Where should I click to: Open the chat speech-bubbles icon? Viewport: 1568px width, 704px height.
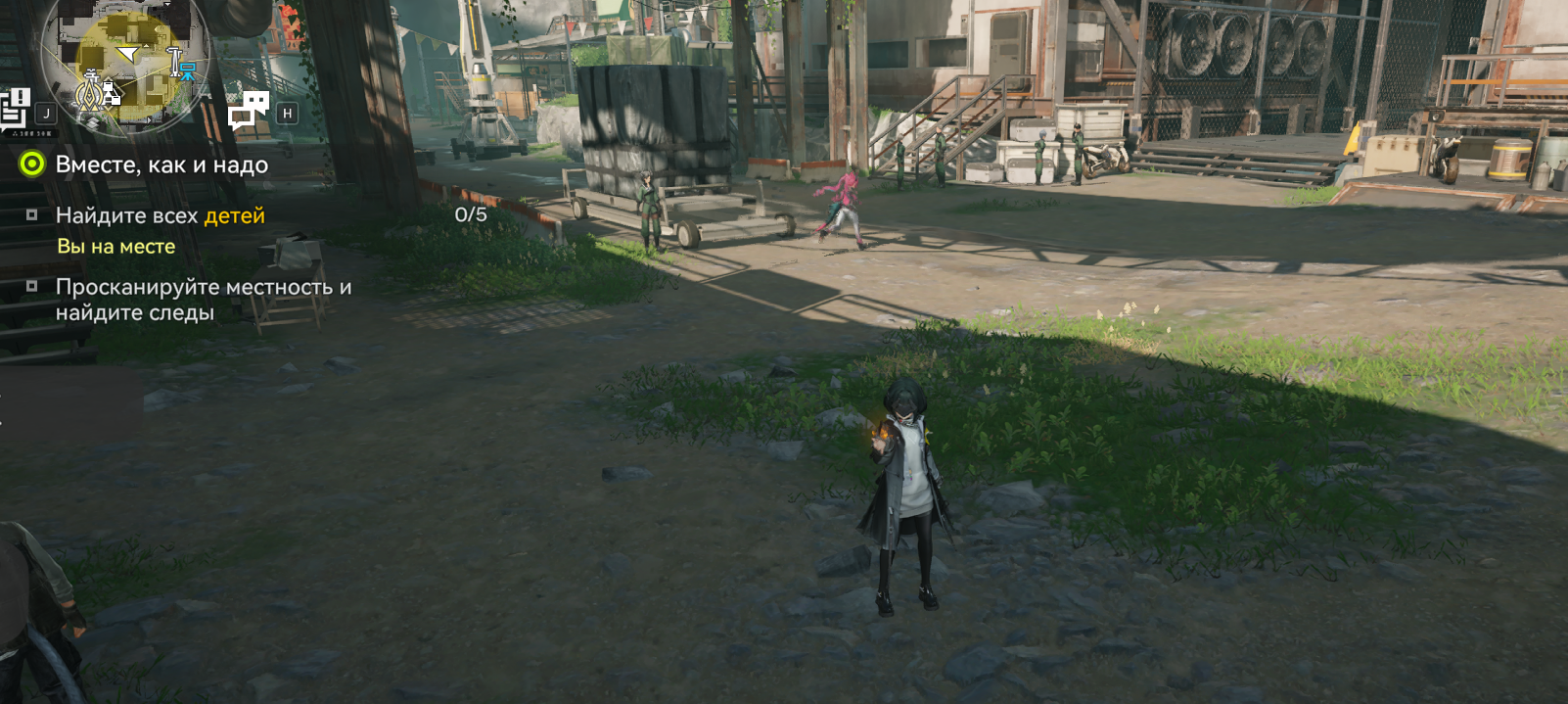coord(249,110)
